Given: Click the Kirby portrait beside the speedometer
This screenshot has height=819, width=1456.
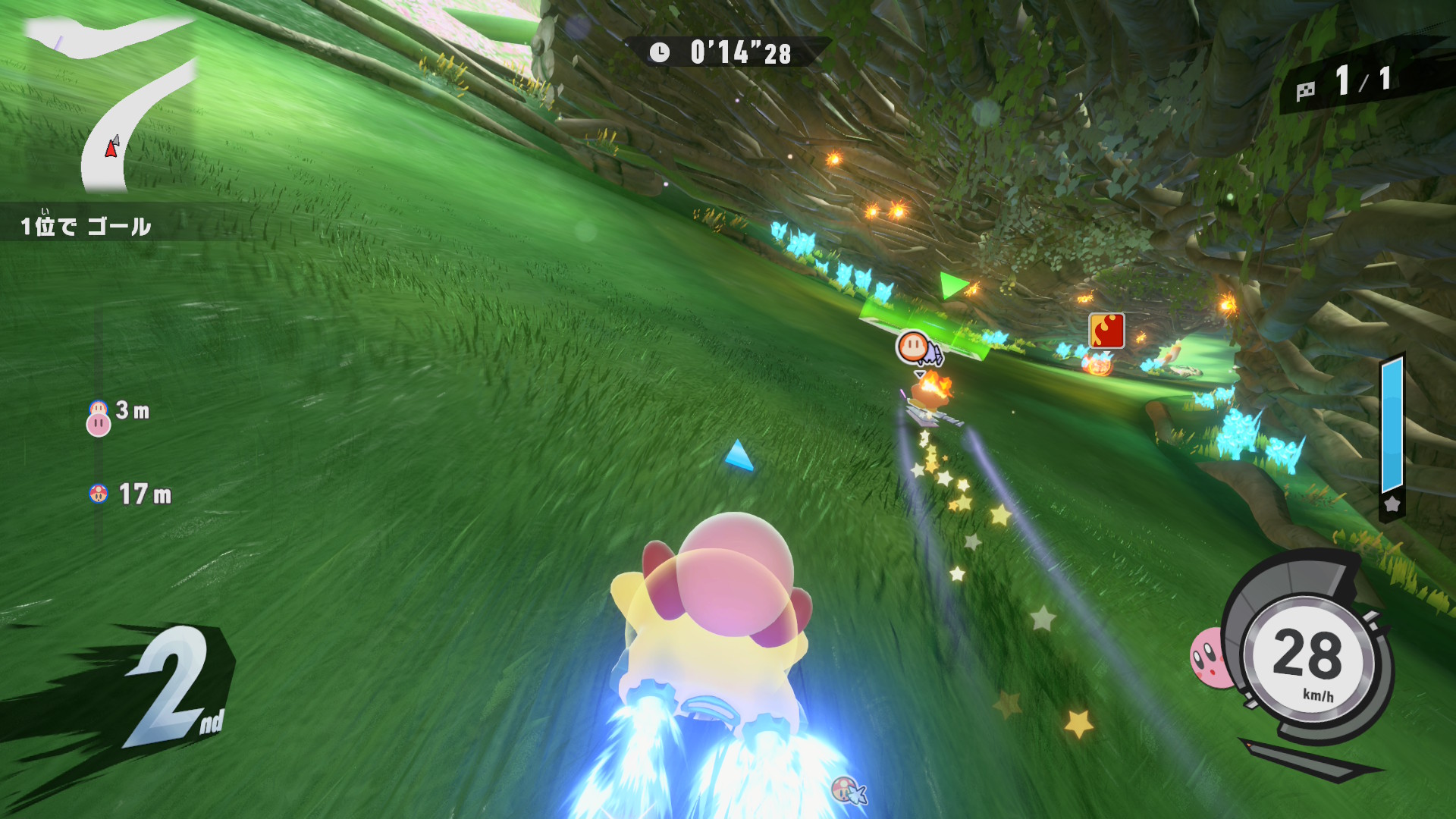Looking at the screenshot, I should pos(1209,658).
